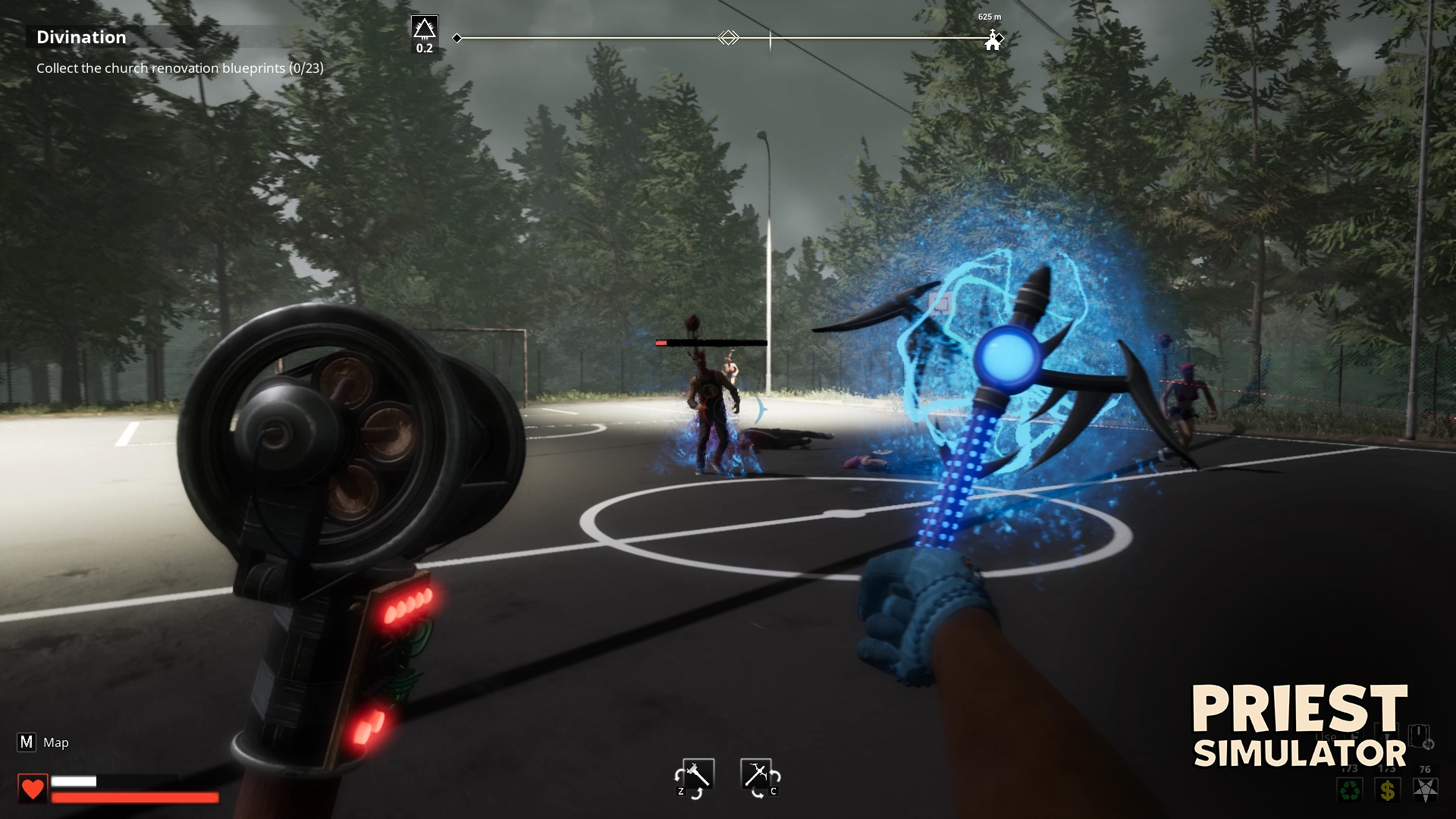Click the pentagram counter icon showing 76
This screenshot has width=1456, height=819.
1426,791
